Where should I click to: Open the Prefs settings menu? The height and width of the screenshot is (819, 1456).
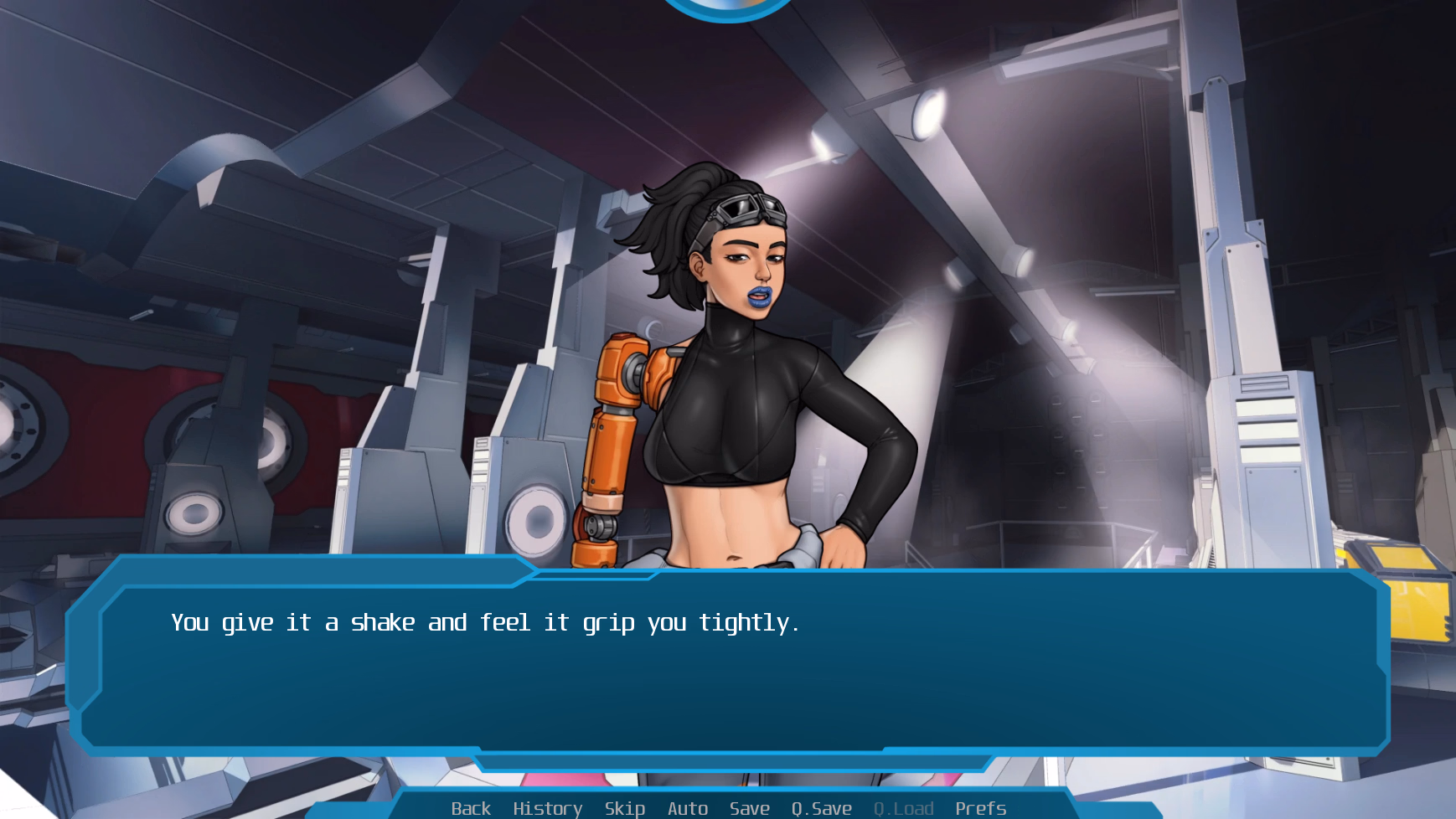[x=980, y=808]
